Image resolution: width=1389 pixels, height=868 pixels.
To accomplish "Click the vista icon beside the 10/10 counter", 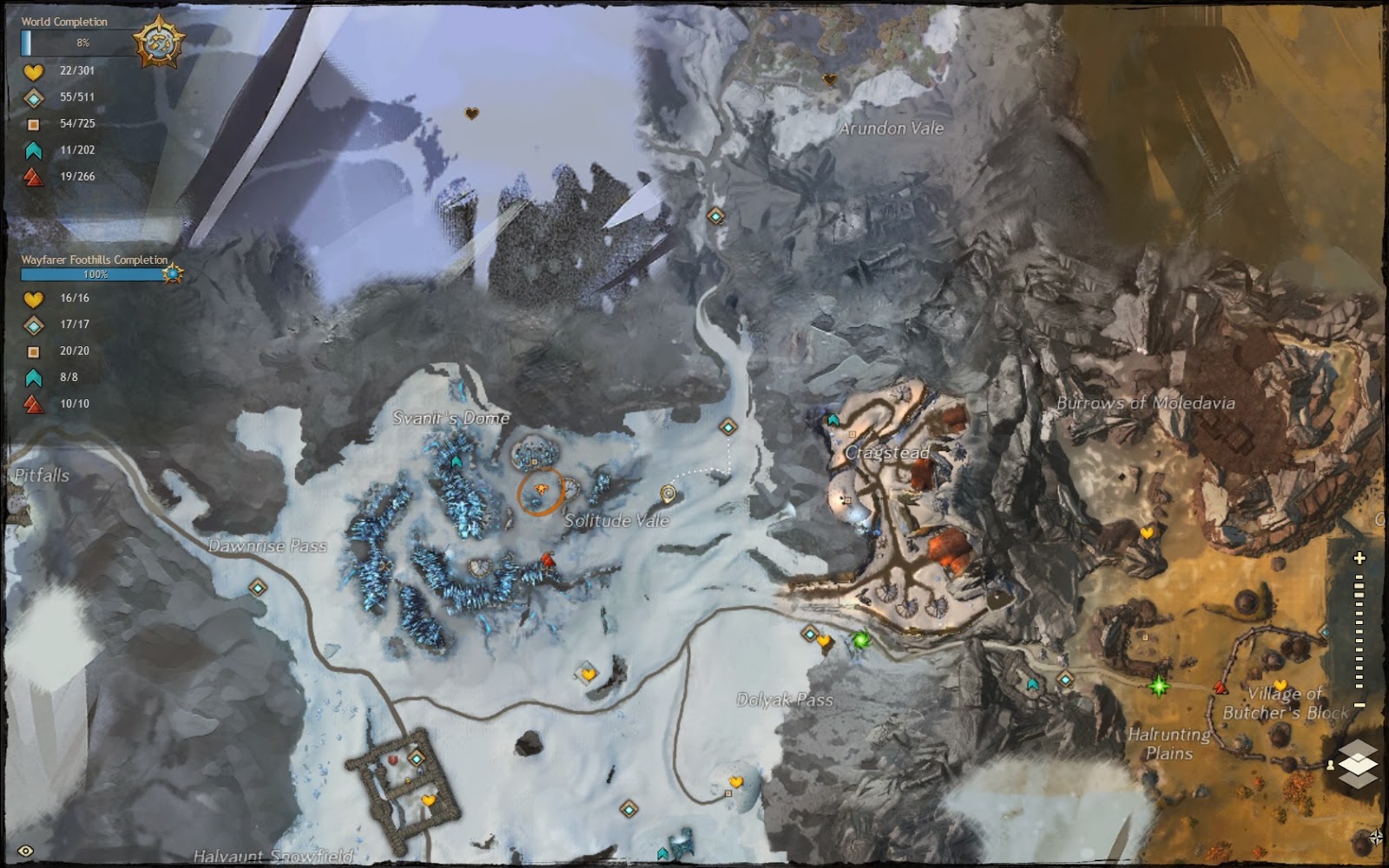I will tap(32, 403).
